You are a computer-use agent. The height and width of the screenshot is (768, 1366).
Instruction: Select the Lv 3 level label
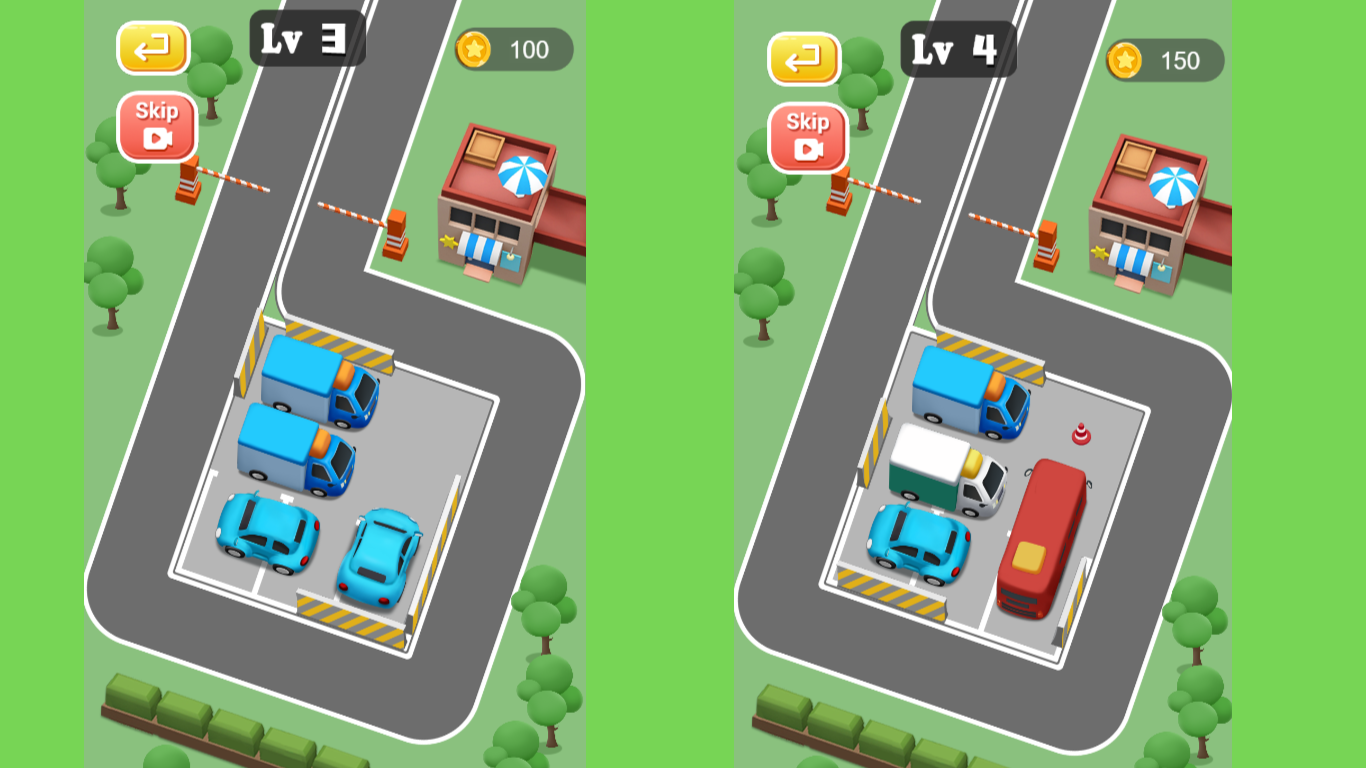pos(305,40)
